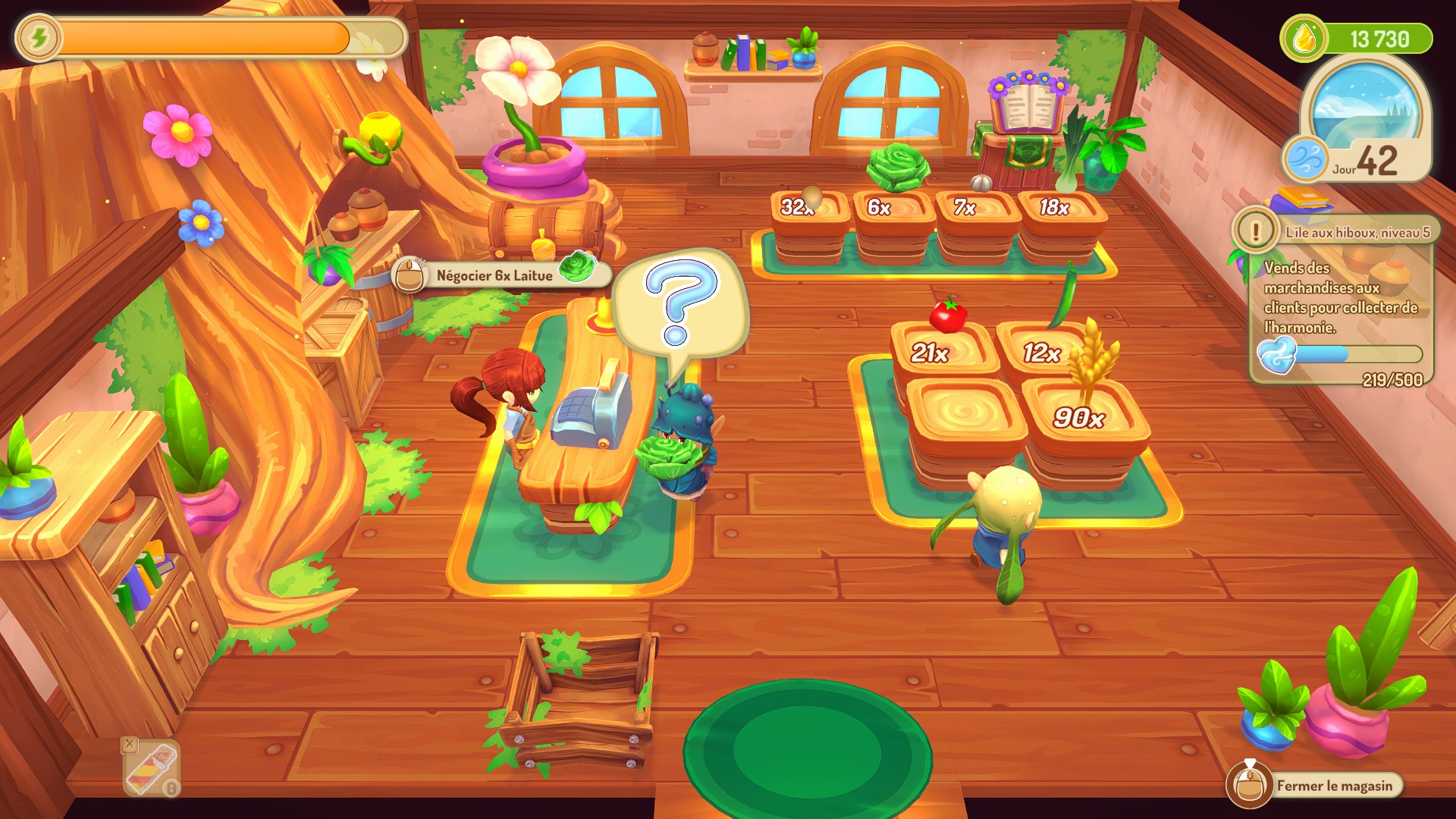The height and width of the screenshot is (819, 1456).
Task: Select the item slot in the bottom-left hotbar
Action: 152,767
